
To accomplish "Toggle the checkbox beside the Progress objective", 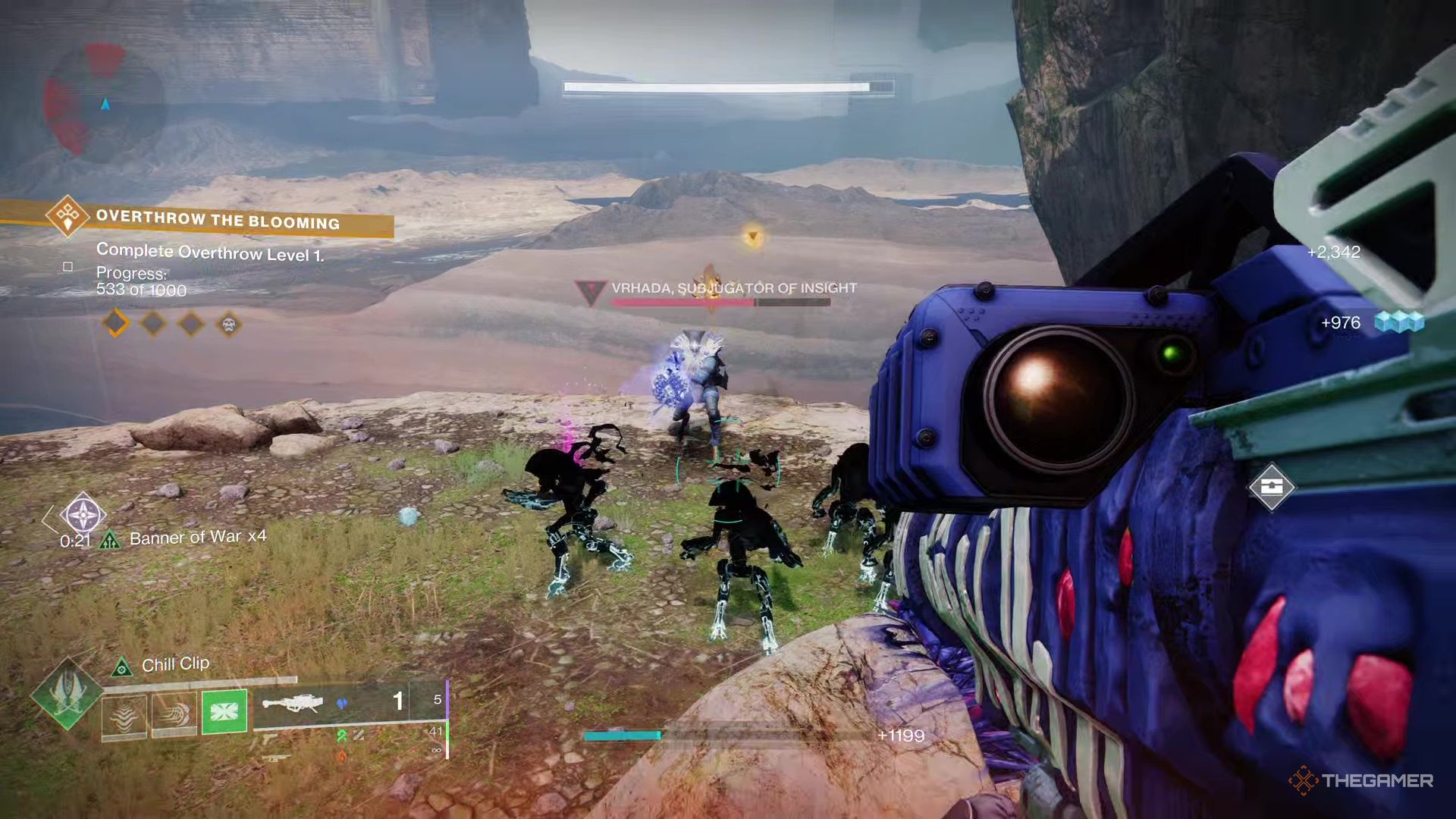I will 67,267.
